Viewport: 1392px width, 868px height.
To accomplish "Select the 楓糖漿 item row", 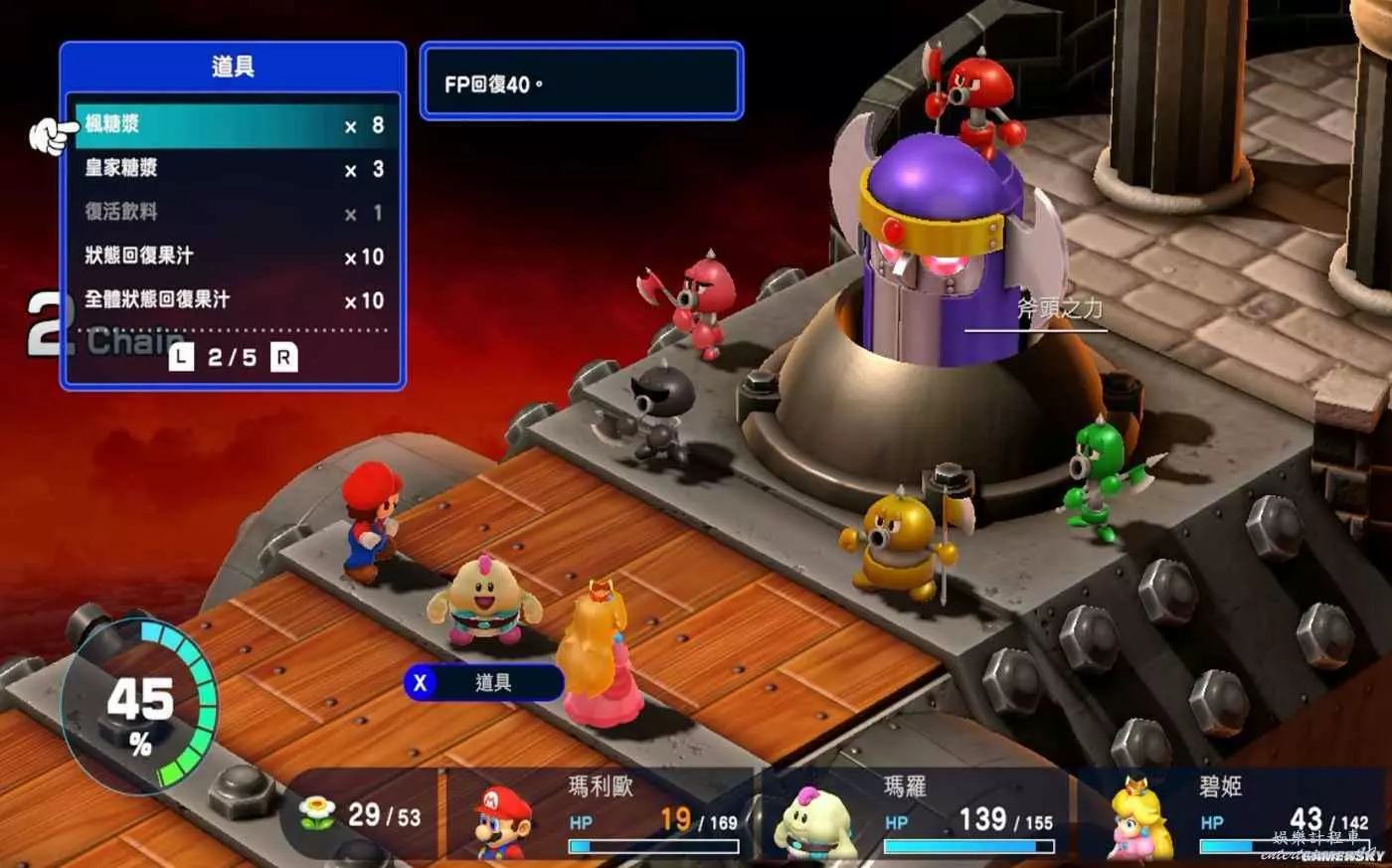I will click(x=234, y=125).
